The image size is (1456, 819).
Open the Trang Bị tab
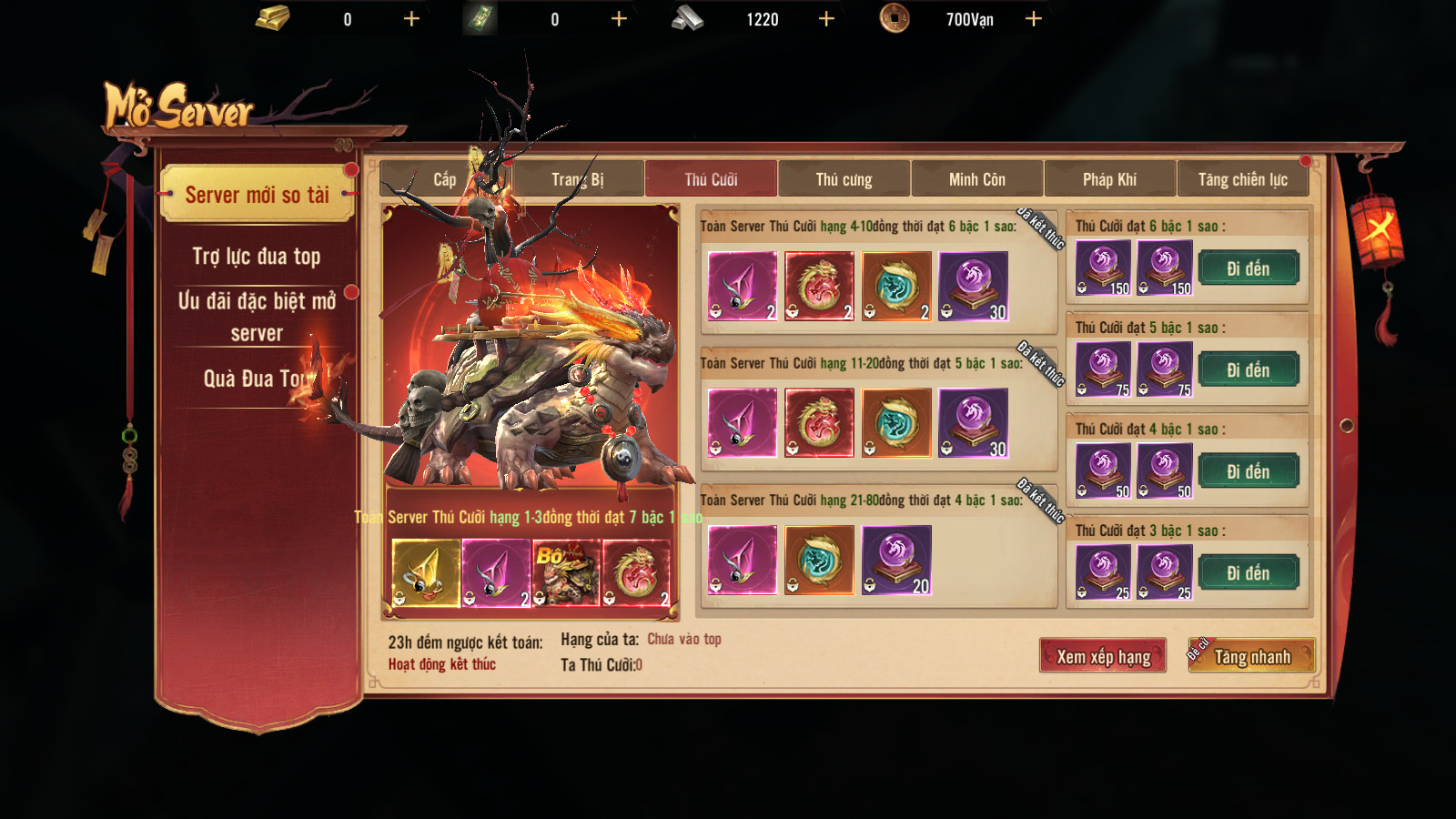click(578, 179)
